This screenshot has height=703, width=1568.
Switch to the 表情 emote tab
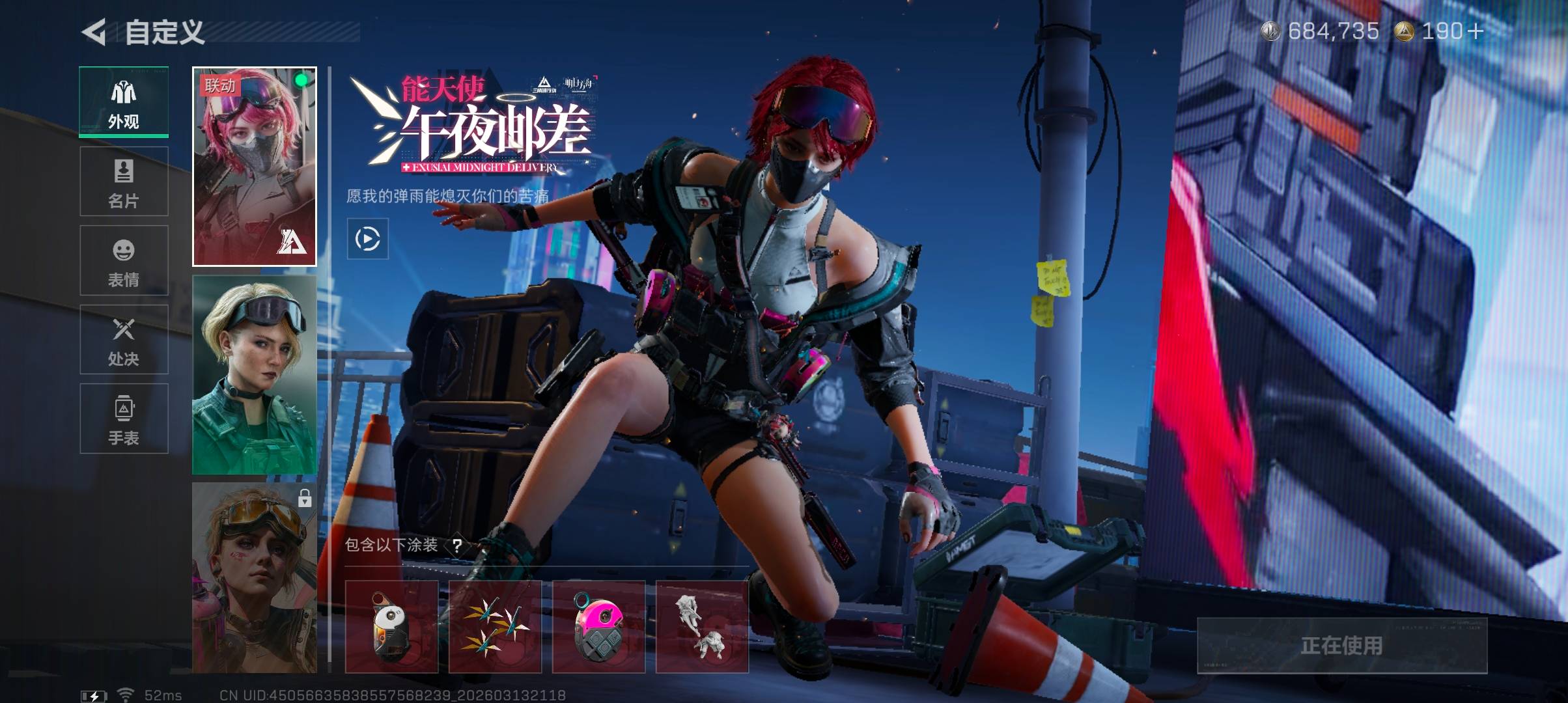click(124, 260)
